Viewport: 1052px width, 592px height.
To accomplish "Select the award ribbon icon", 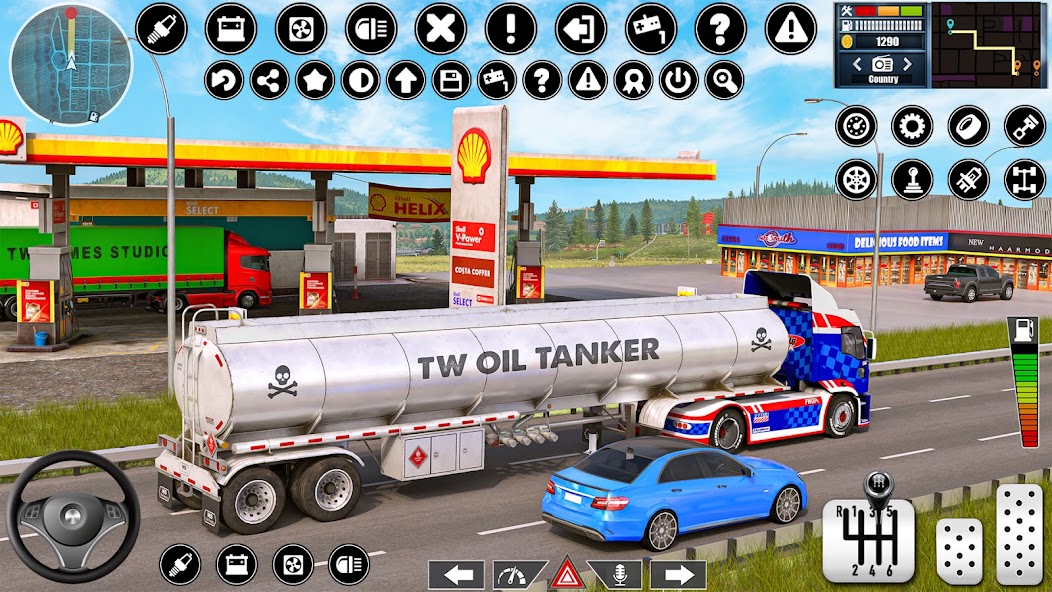I will click(x=633, y=80).
